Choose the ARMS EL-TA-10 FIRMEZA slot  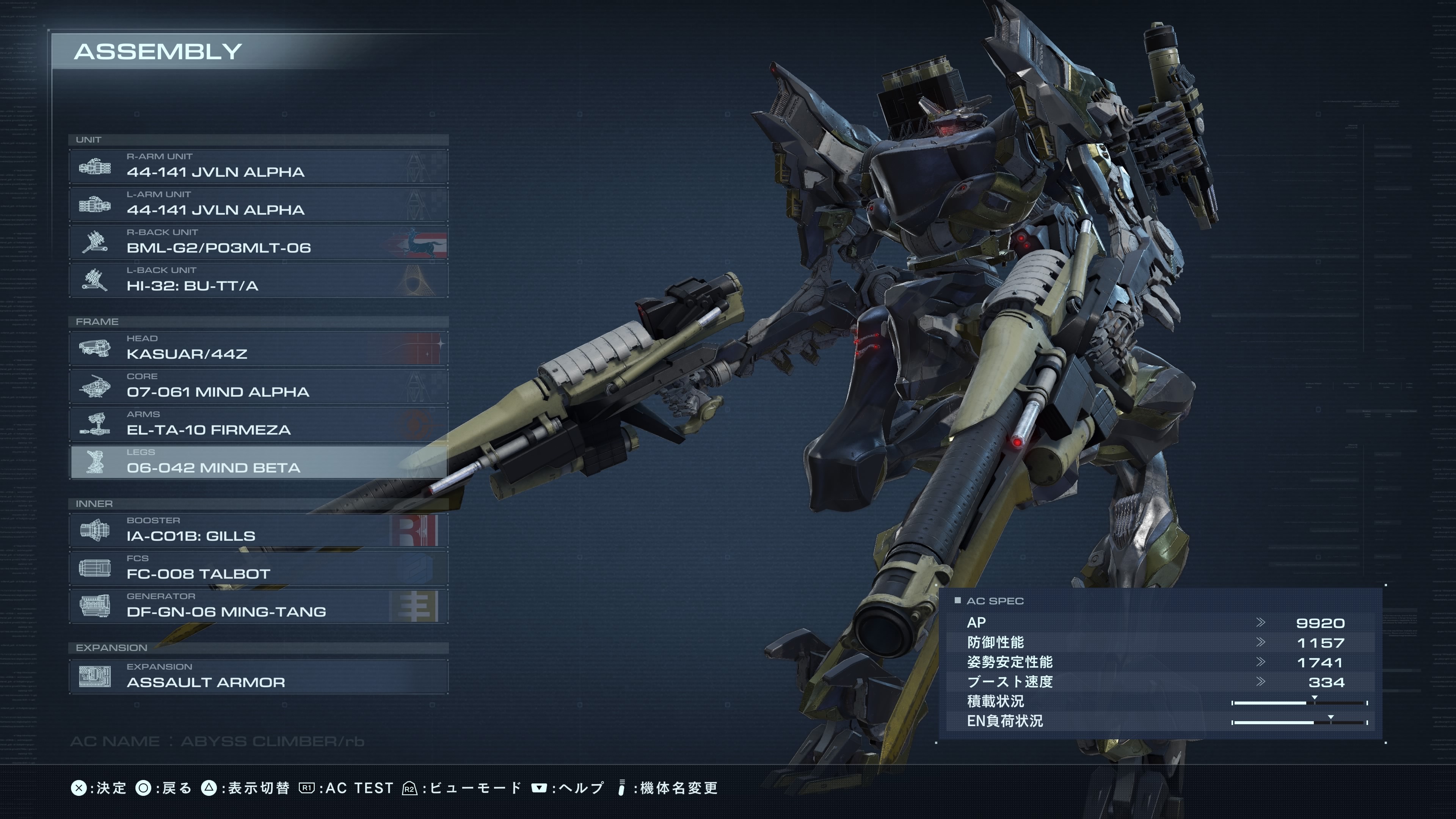[x=258, y=424]
